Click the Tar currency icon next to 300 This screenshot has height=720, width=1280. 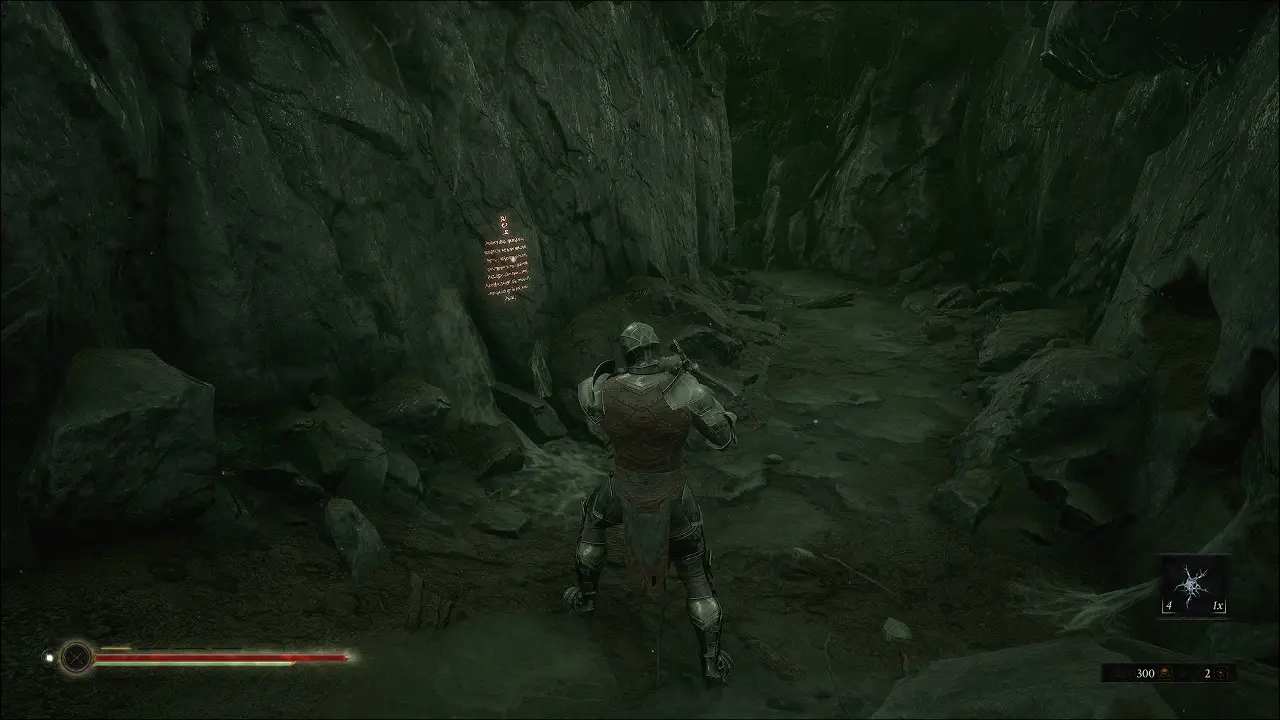point(1166,674)
